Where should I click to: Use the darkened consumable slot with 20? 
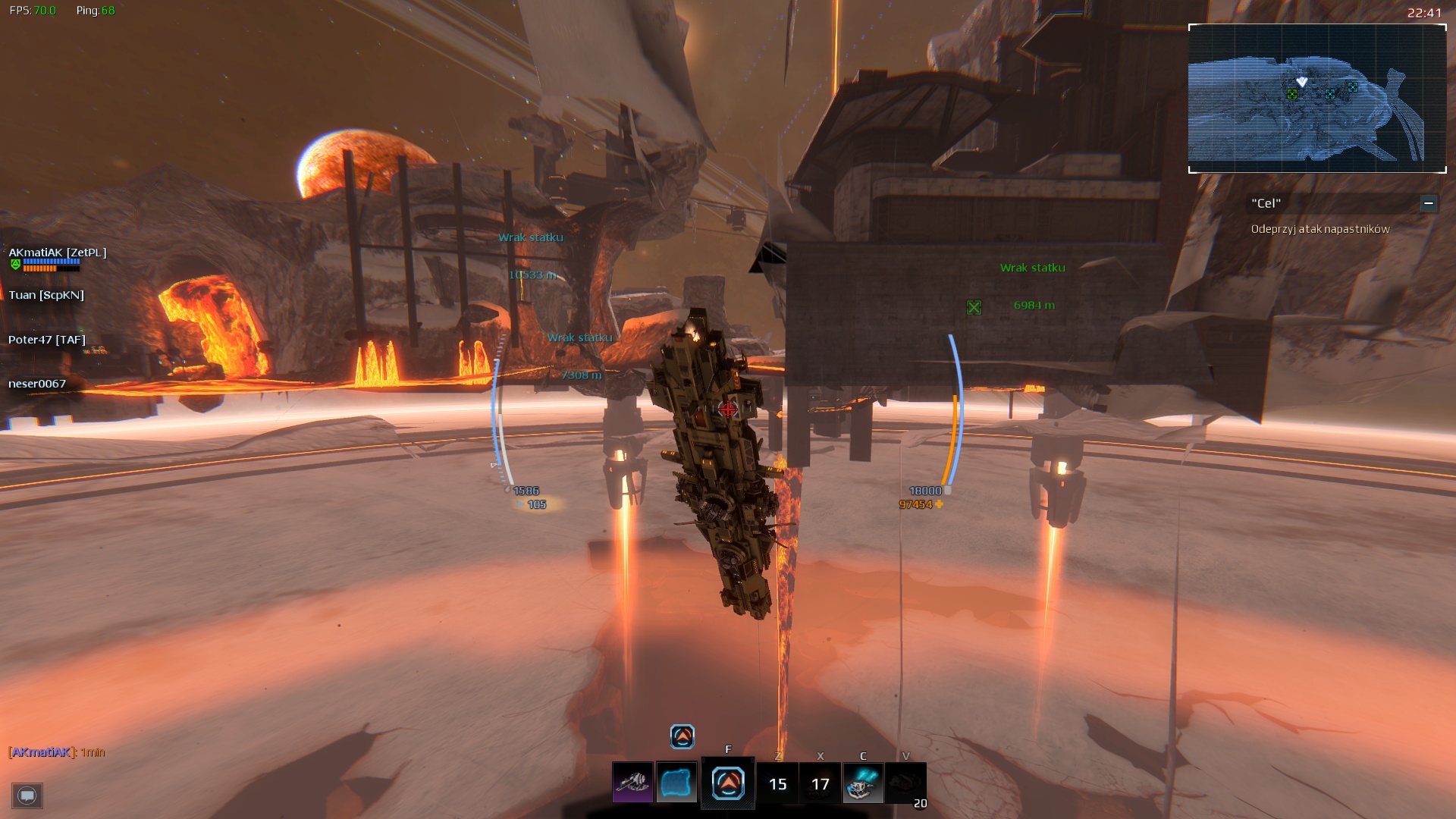905,784
